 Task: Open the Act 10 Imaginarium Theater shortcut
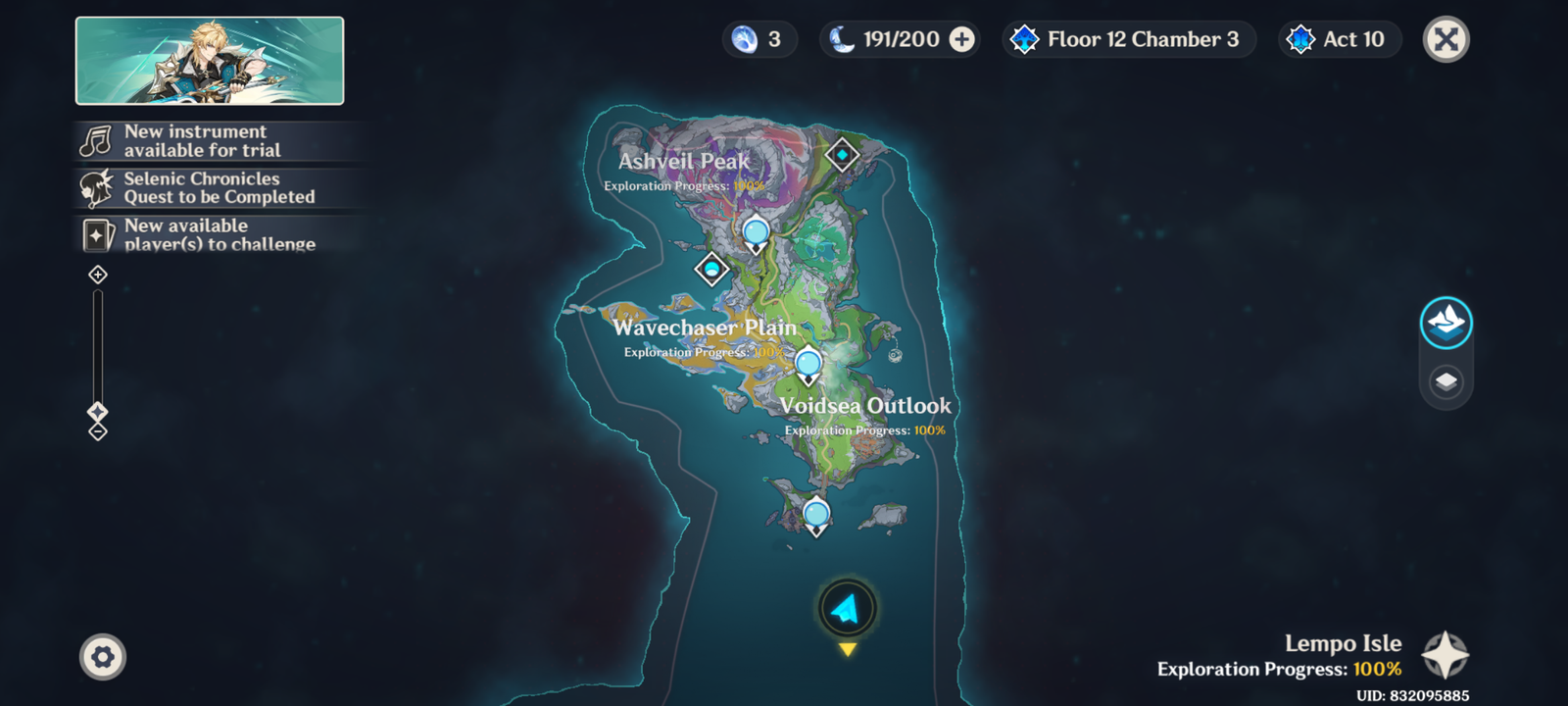tap(1340, 39)
